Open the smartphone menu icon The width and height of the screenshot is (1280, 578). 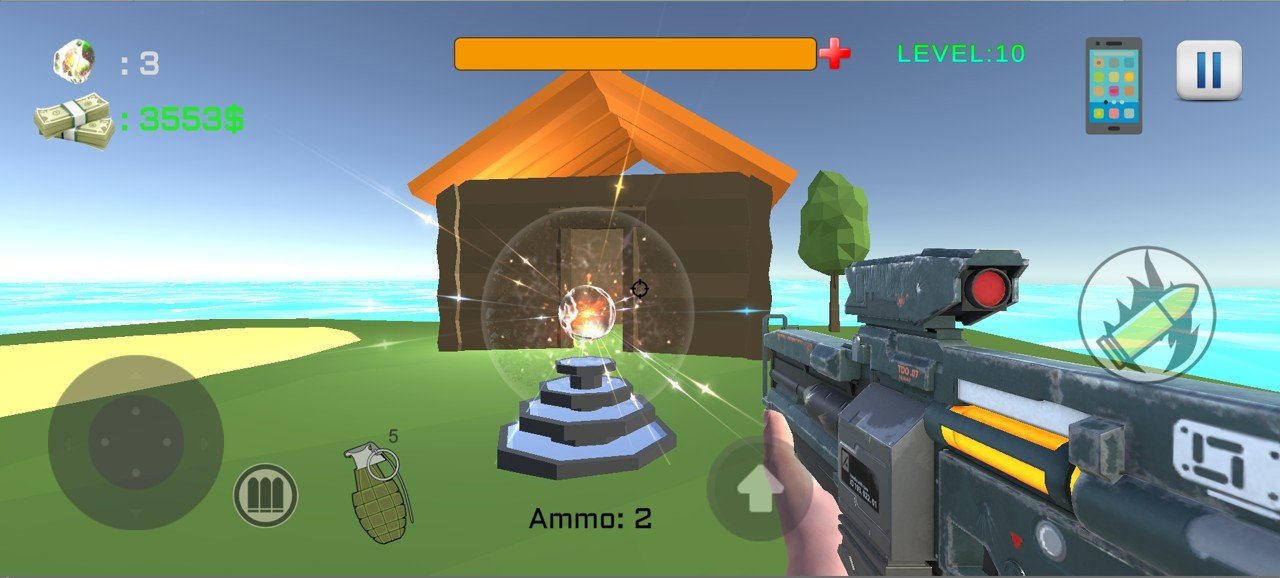pyautogui.click(x=1113, y=86)
